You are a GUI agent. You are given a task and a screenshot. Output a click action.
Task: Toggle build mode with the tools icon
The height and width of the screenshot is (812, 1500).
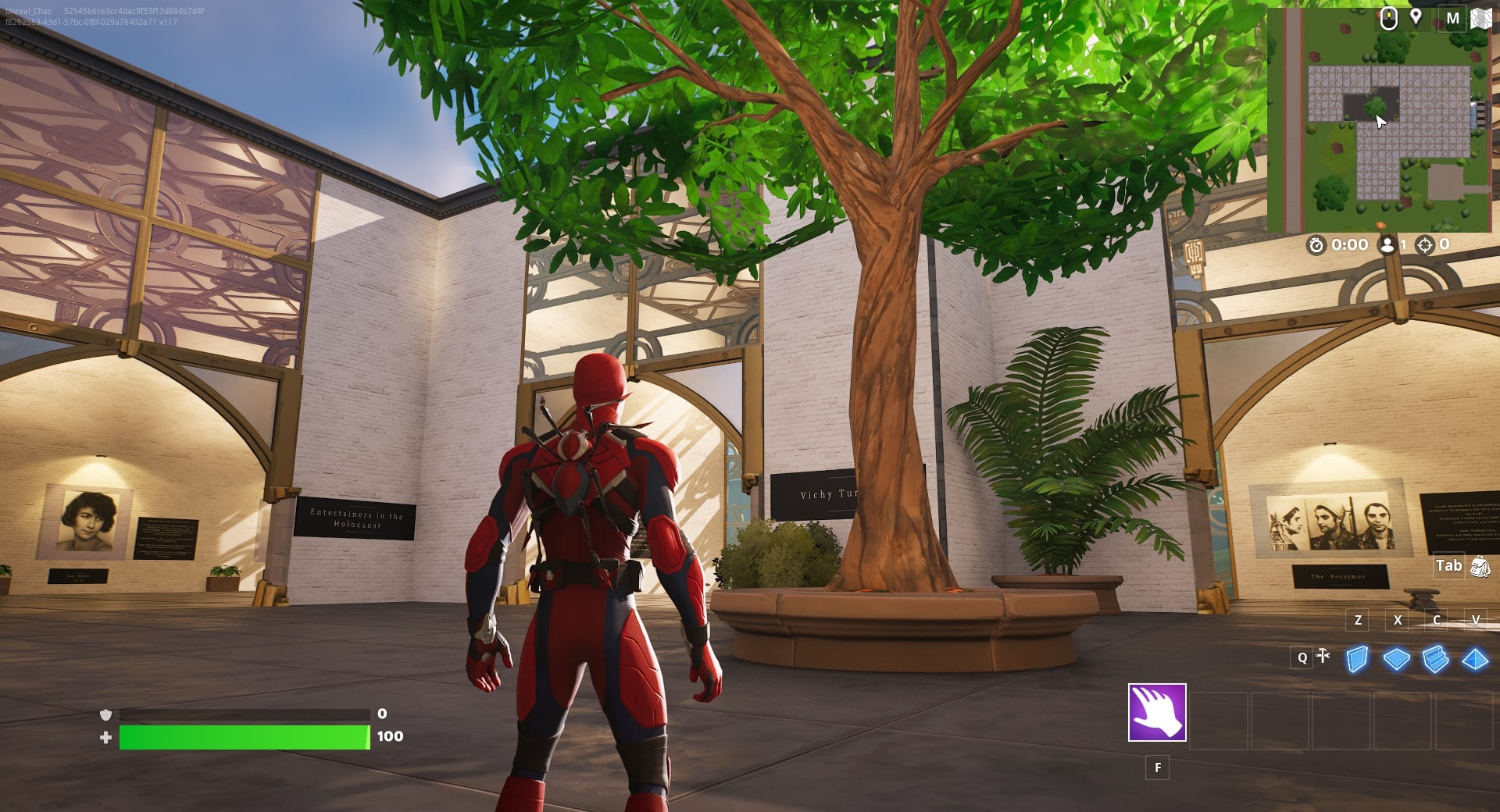tap(1323, 656)
